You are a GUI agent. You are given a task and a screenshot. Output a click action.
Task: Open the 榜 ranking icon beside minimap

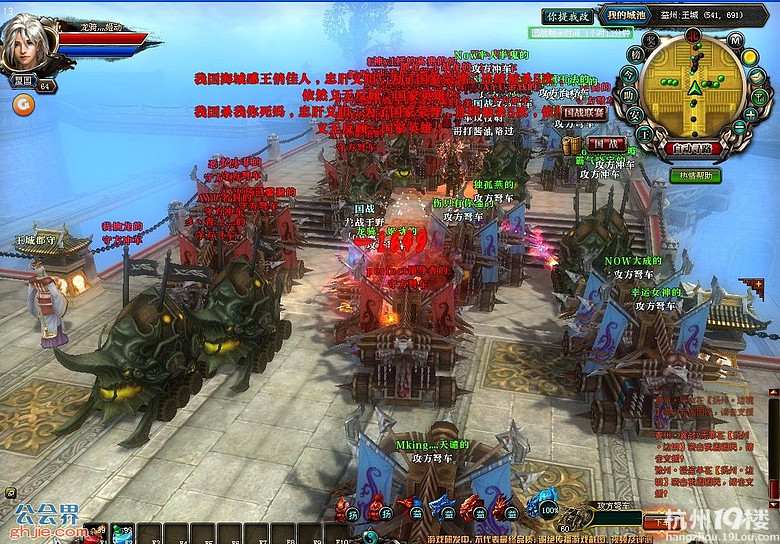click(636, 56)
